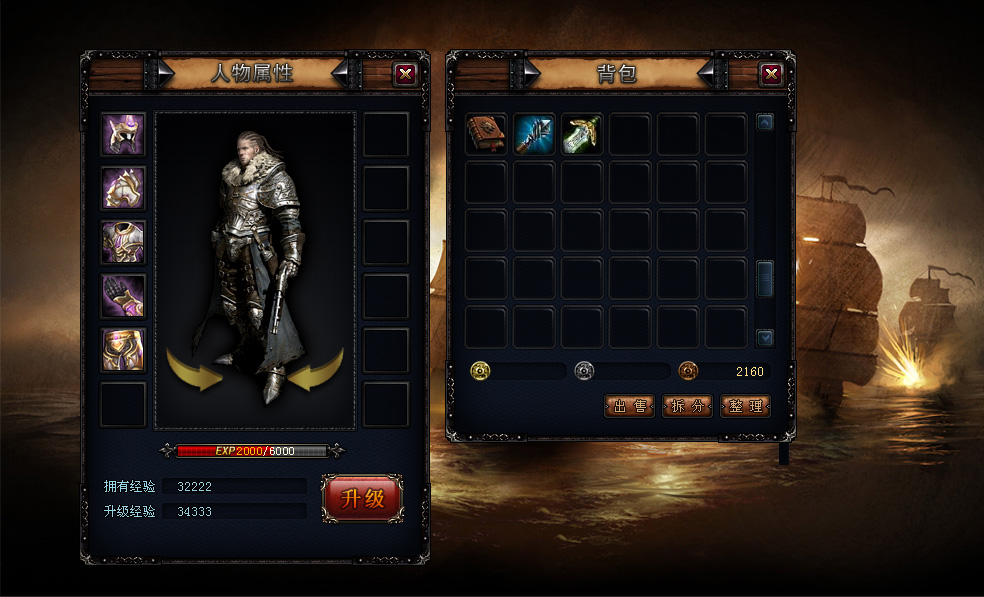984x597 pixels.
Task: Select the equipped shoulder armor slot
Action: (123, 188)
